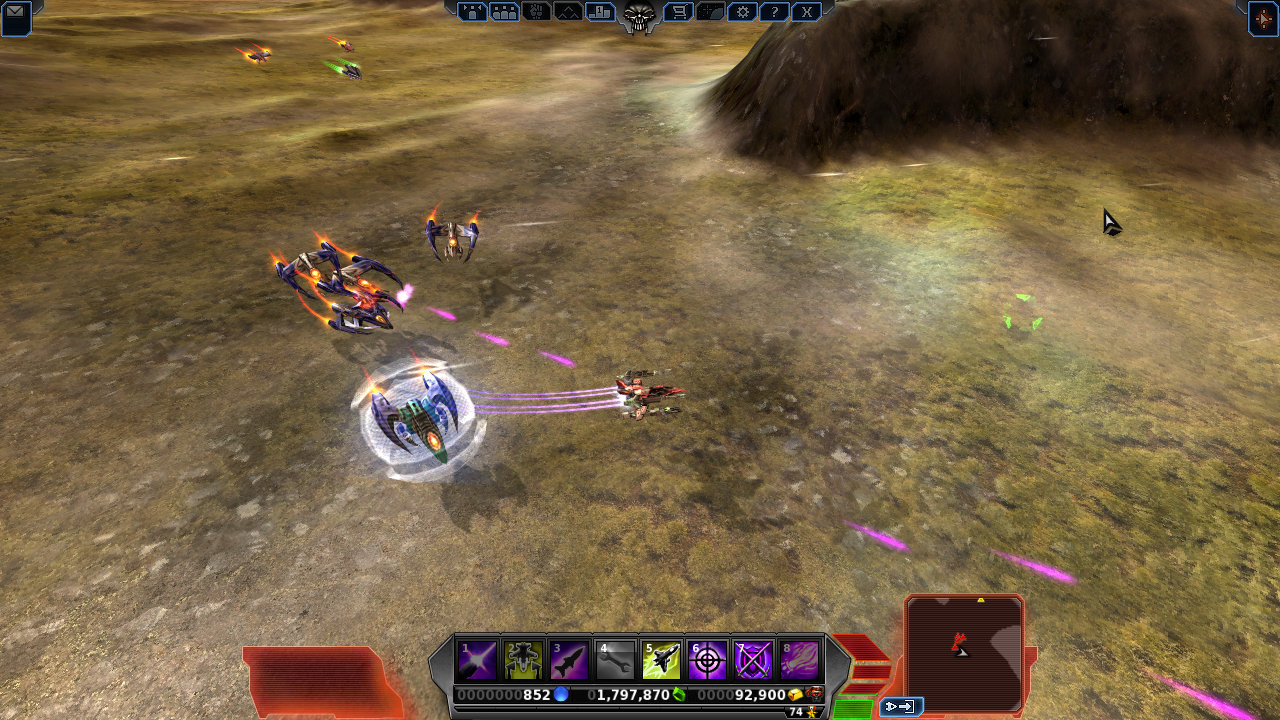
Task: Trigger the purple flame ability slot 8
Action: 799,660
